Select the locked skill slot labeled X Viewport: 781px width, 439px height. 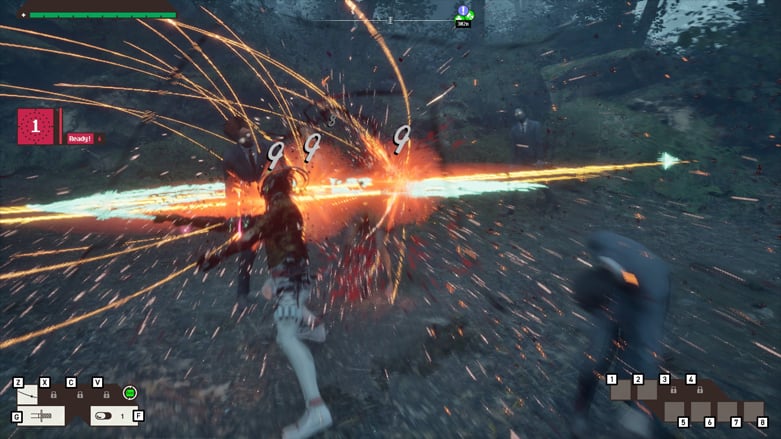coord(52,394)
